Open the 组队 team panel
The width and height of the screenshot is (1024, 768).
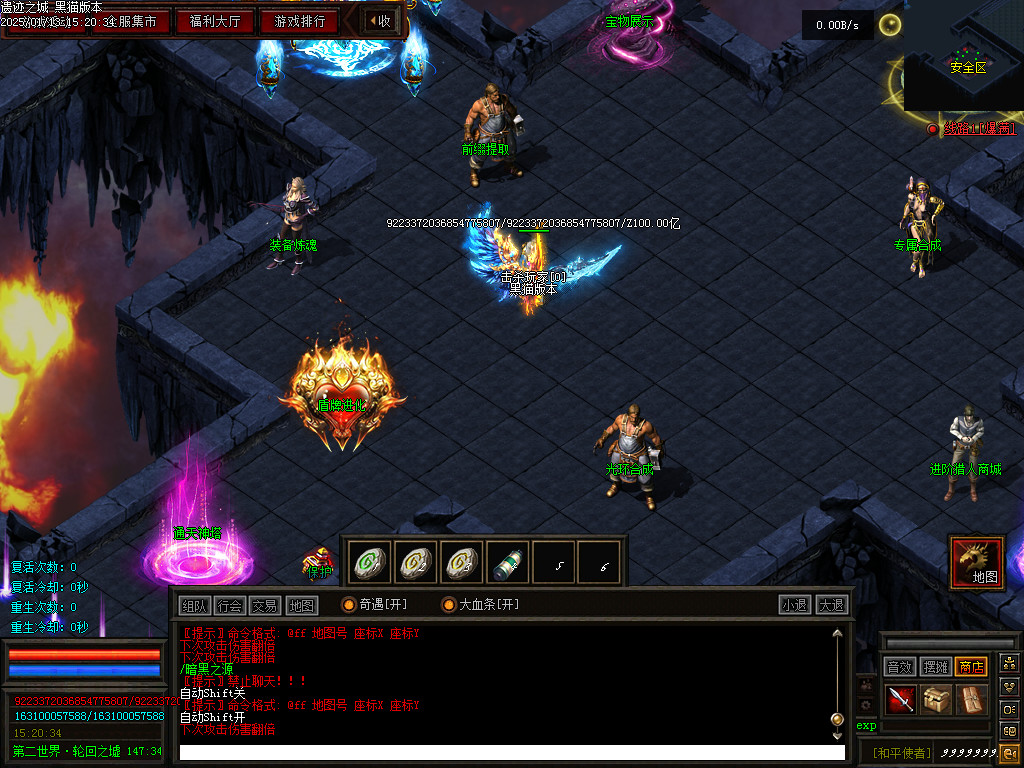pyautogui.click(x=194, y=605)
